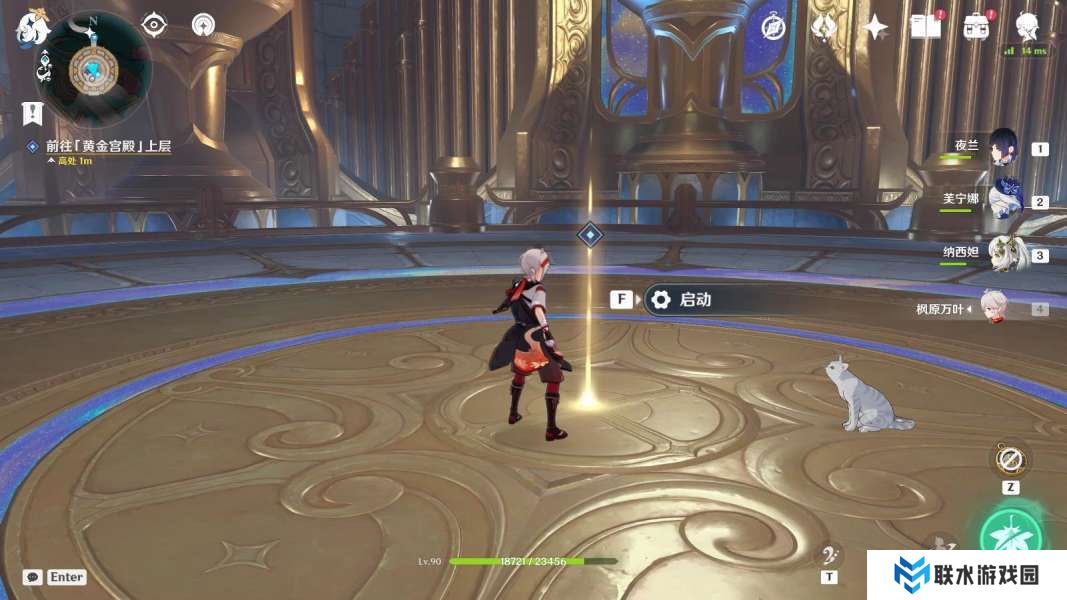Use the compass gadget icon
Viewport: 1067px width, 600px height.
point(1010,460)
